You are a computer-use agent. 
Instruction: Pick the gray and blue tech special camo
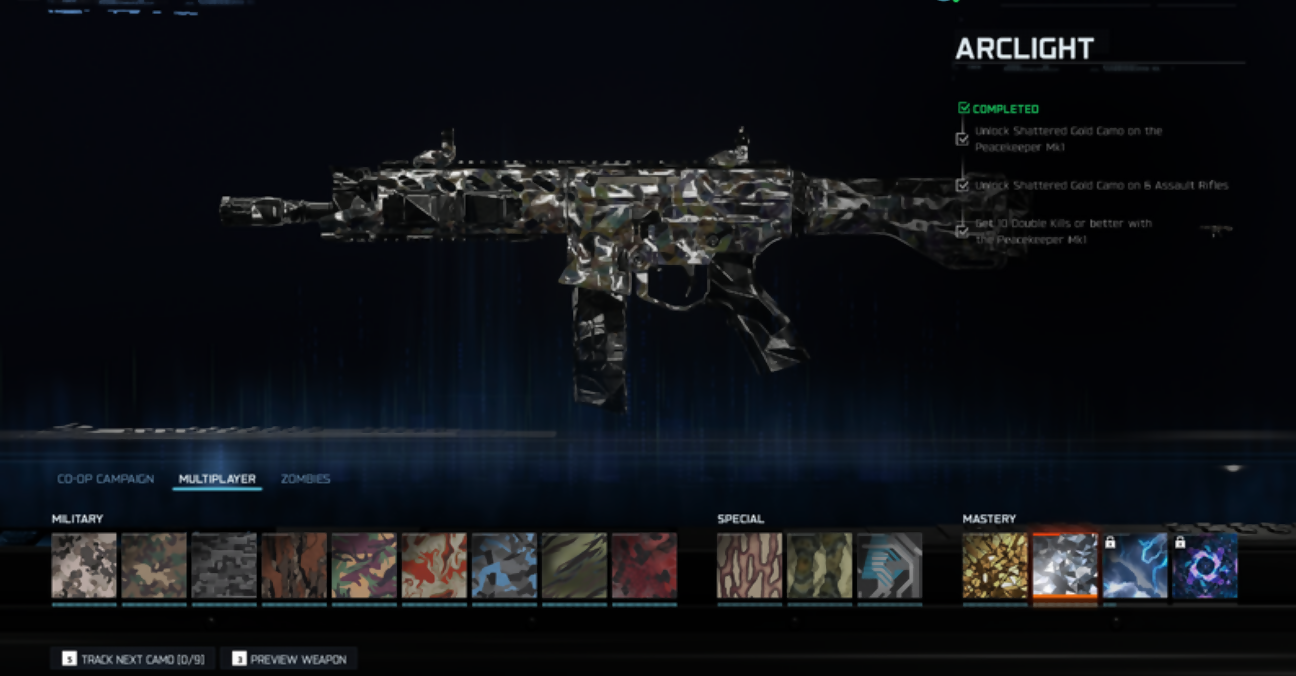[x=890, y=566]
